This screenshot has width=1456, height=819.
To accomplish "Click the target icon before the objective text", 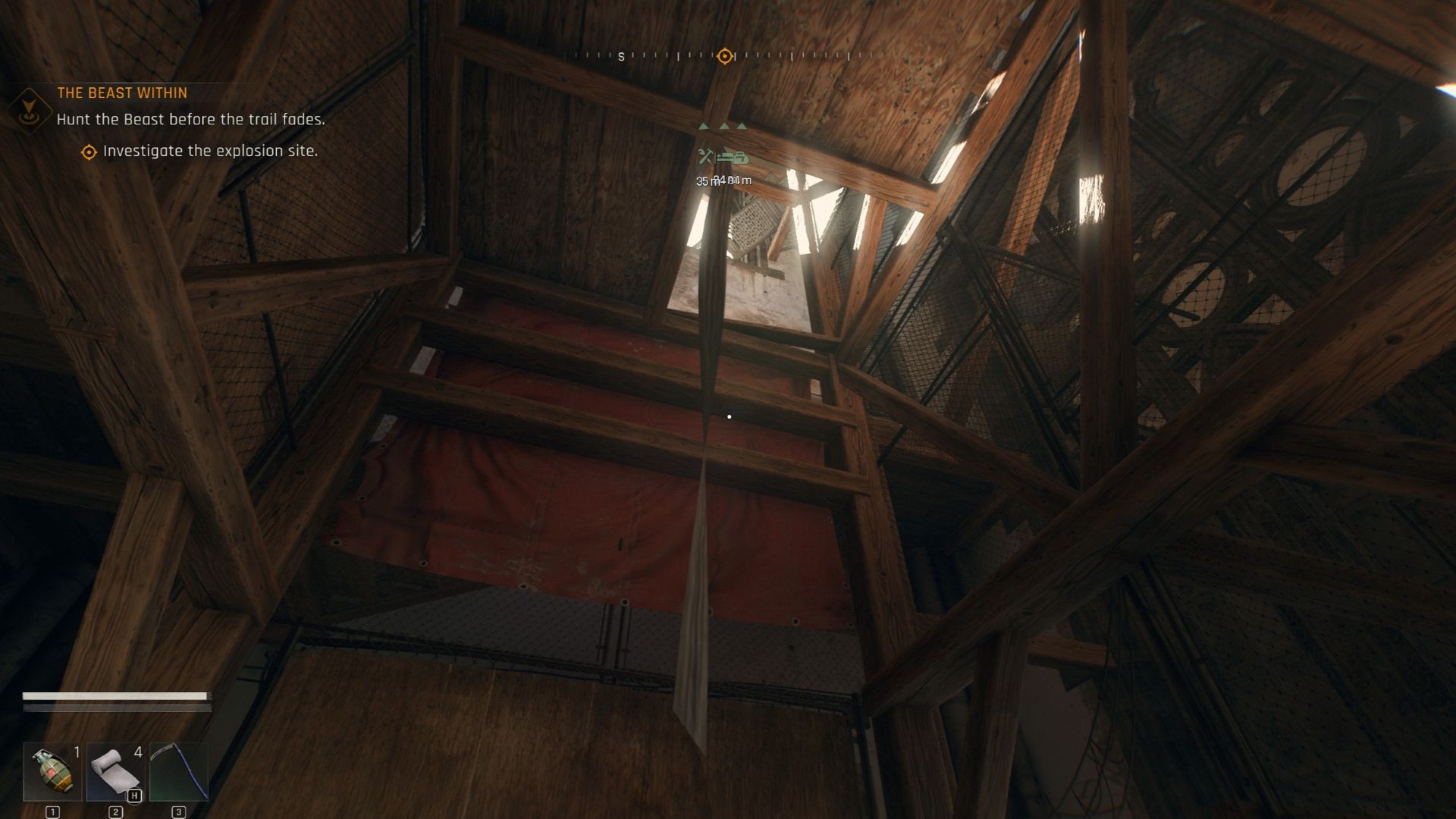I will tap(89, 151).
